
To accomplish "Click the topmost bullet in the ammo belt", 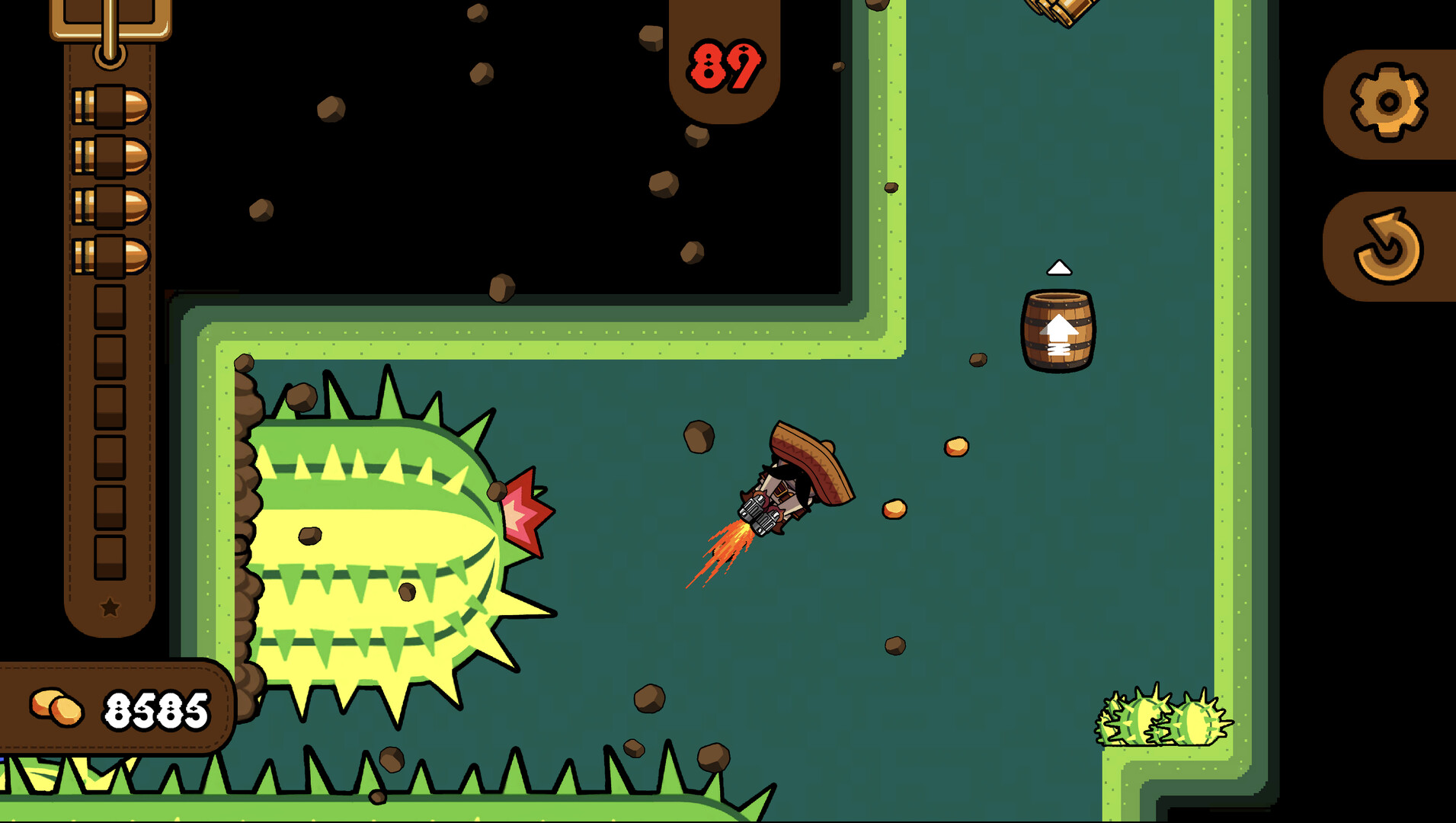I will [x=110, y=107].
